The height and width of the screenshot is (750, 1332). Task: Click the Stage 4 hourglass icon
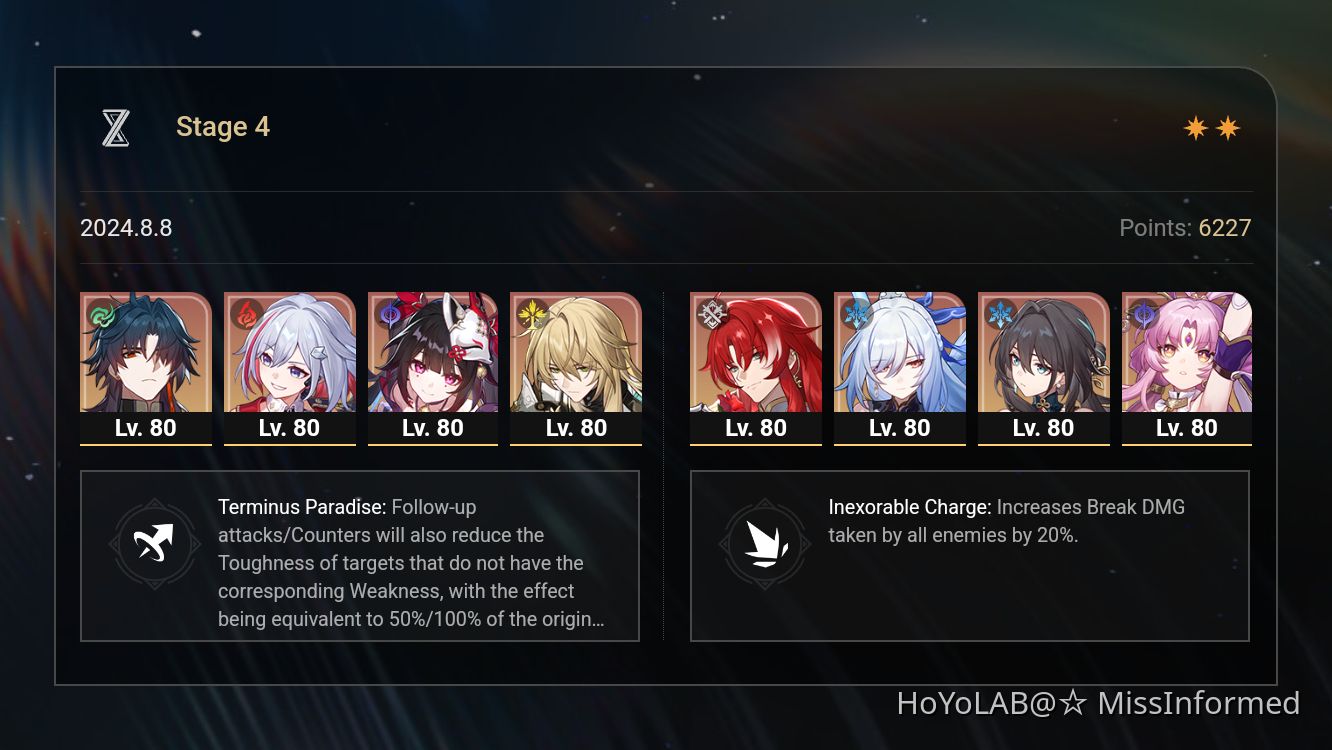(x=116, y=127)
